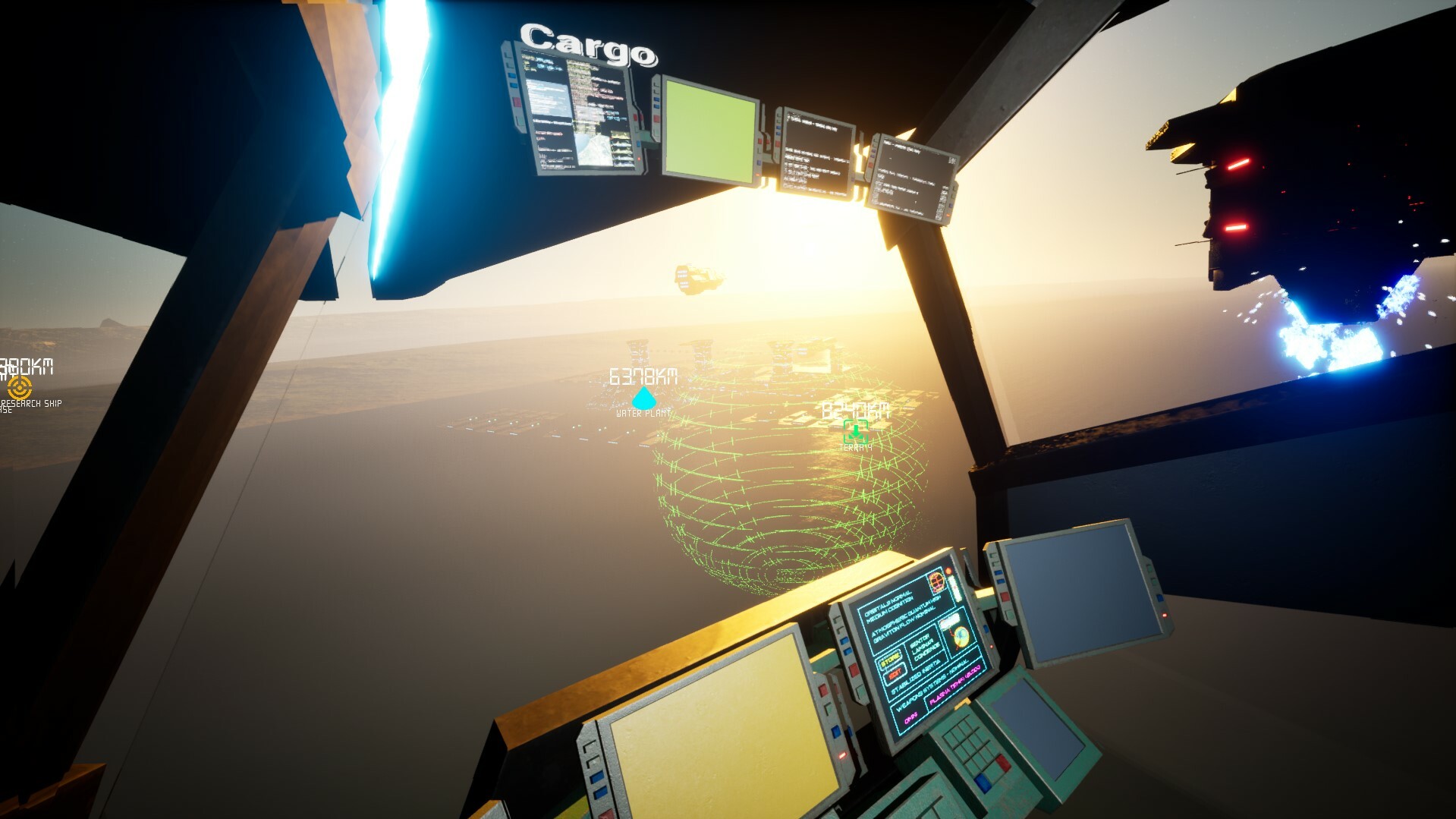
Task: Select the Research Ship target reticle
Action: coord(20,388)
